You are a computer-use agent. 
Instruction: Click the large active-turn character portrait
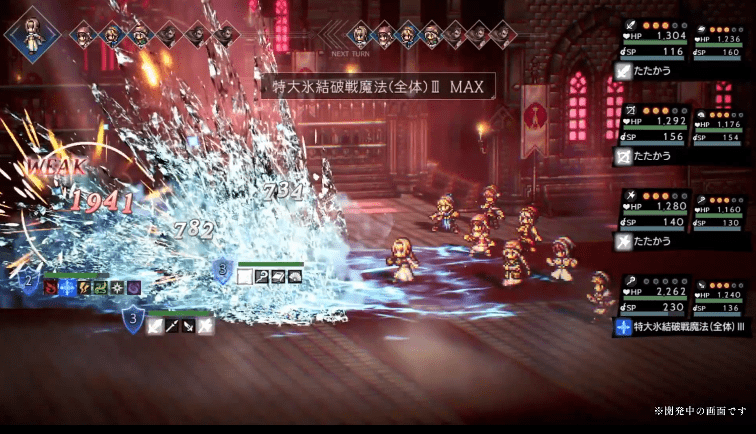tap(29, 35)
